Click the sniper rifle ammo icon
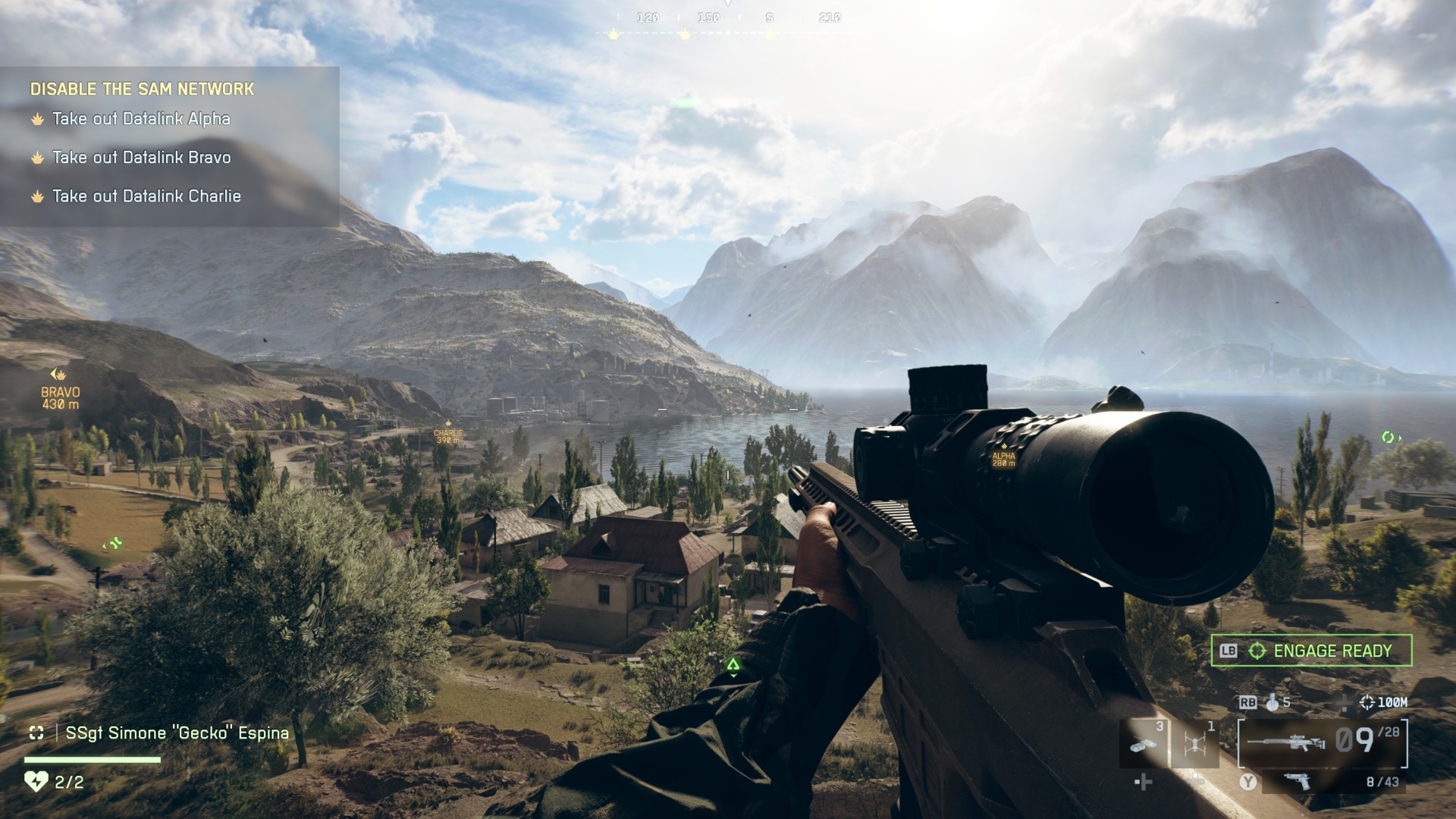 (1288, 742)
